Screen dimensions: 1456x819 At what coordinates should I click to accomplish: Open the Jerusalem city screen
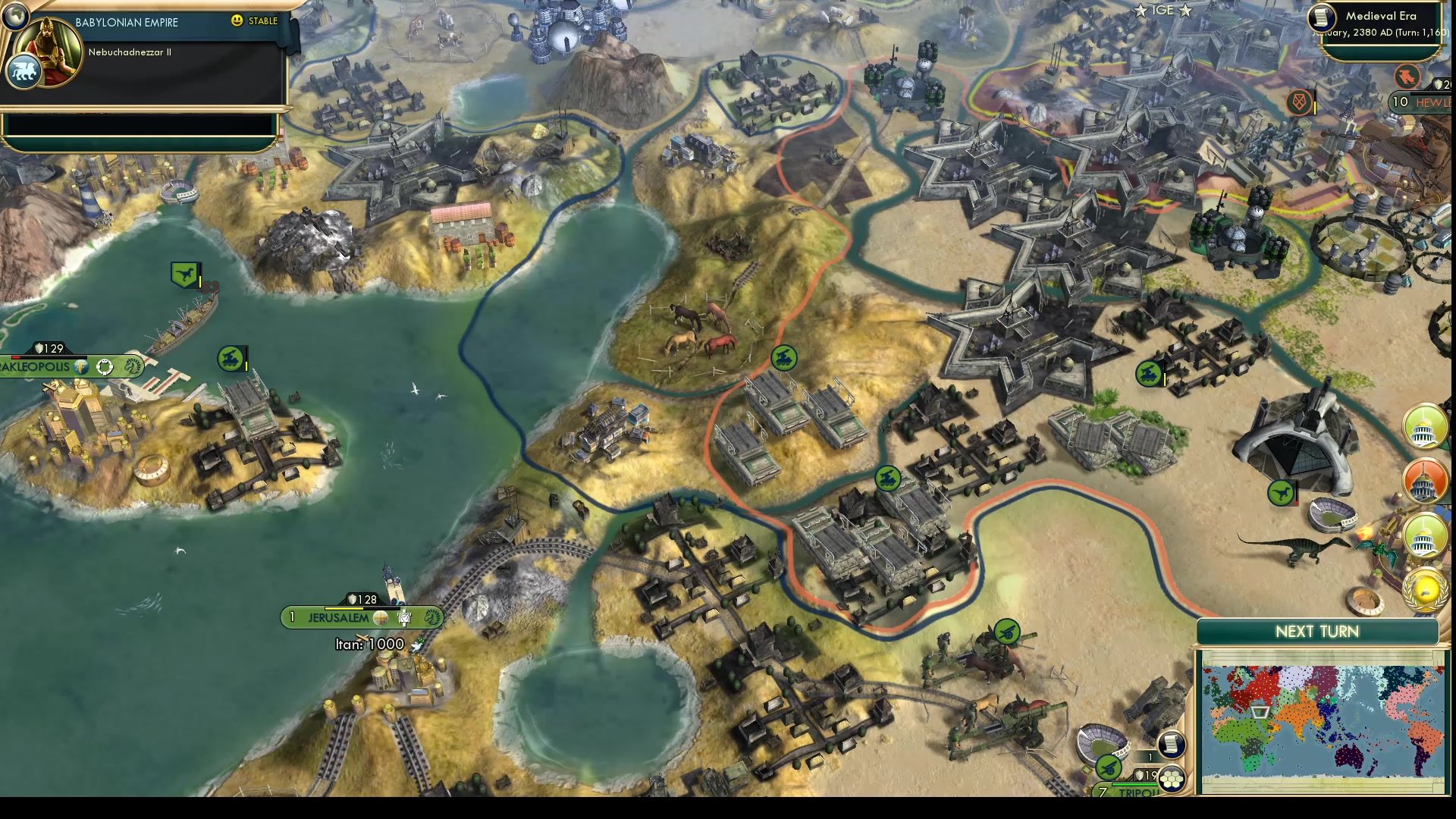pyautogui.click(x=339, y=618)
